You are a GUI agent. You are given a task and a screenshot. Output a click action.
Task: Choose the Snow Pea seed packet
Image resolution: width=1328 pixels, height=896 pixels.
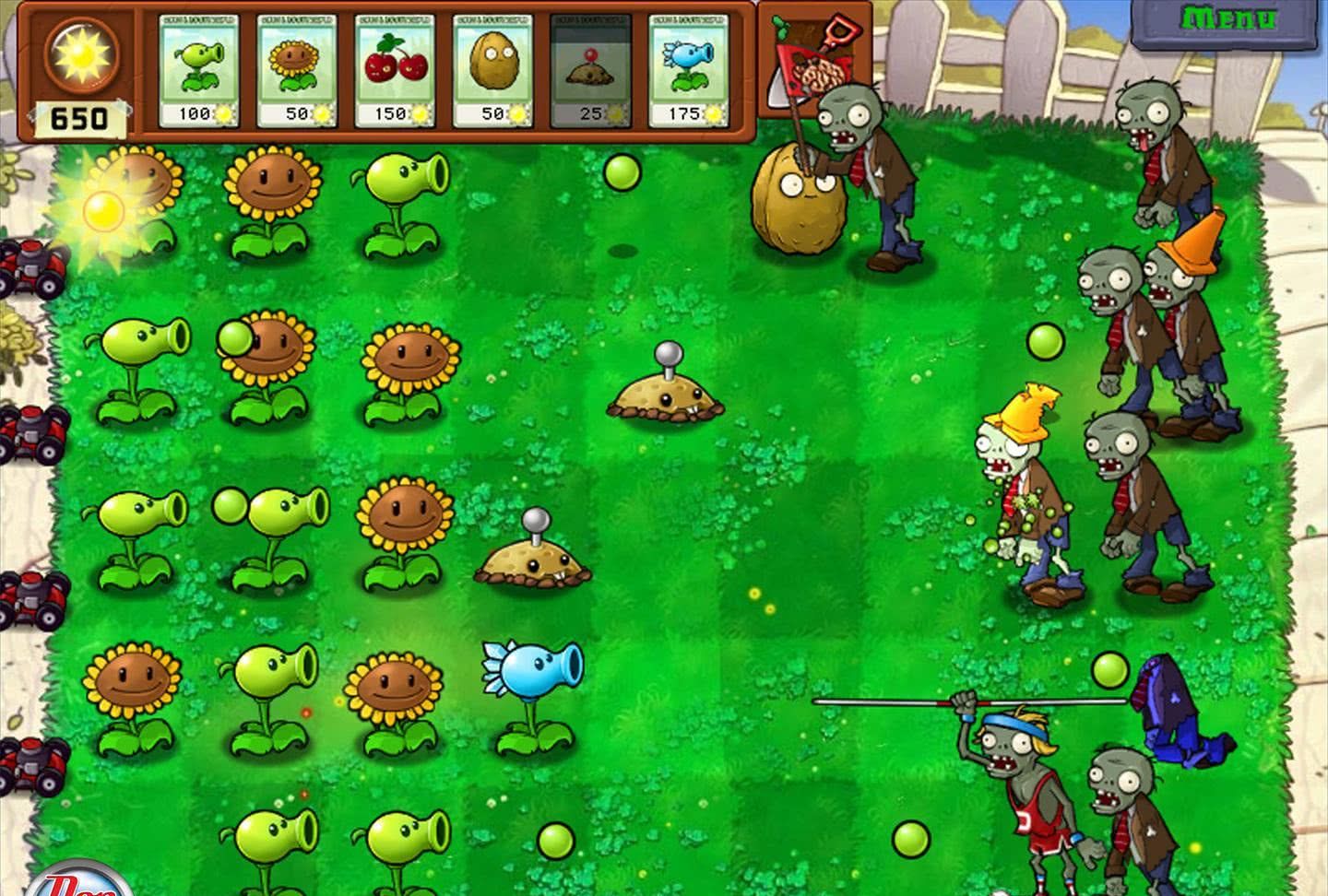(x=688, y=71)
